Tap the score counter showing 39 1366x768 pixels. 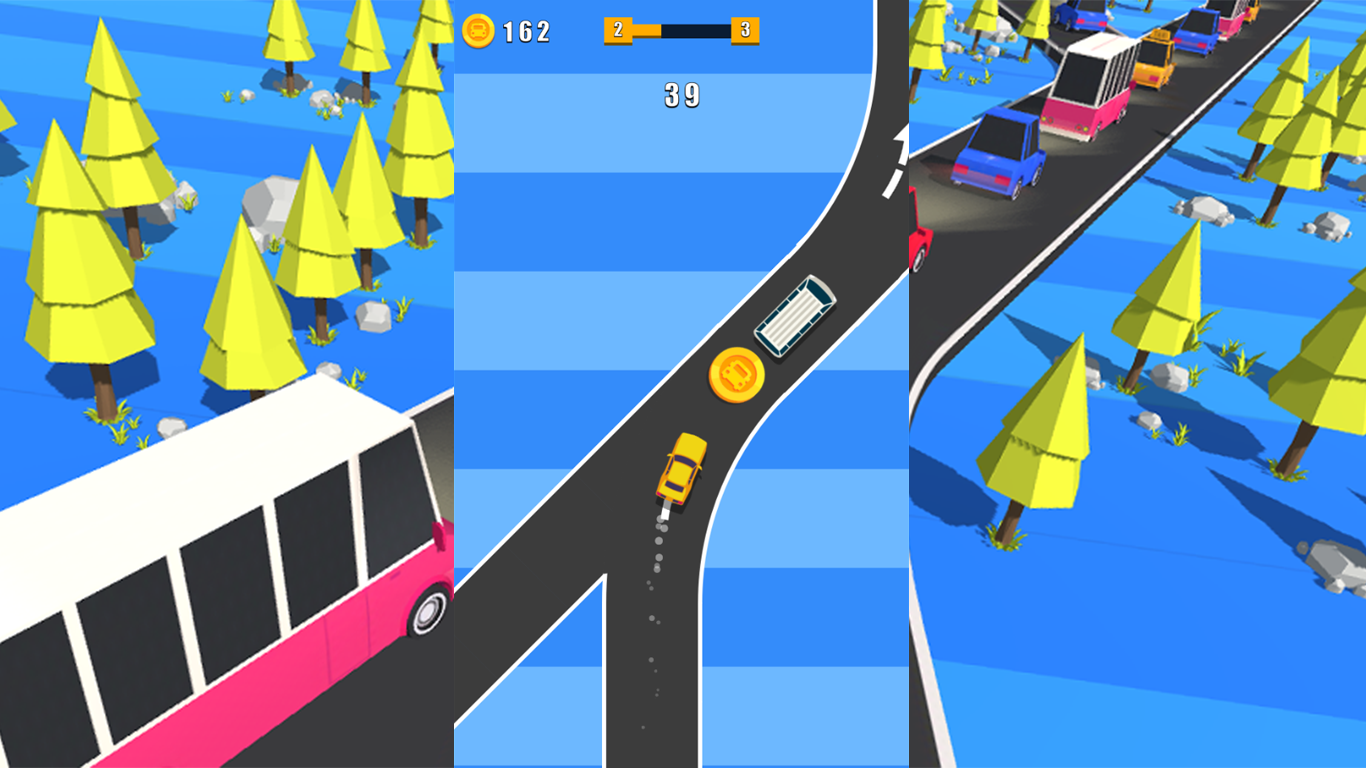[683, 94]
